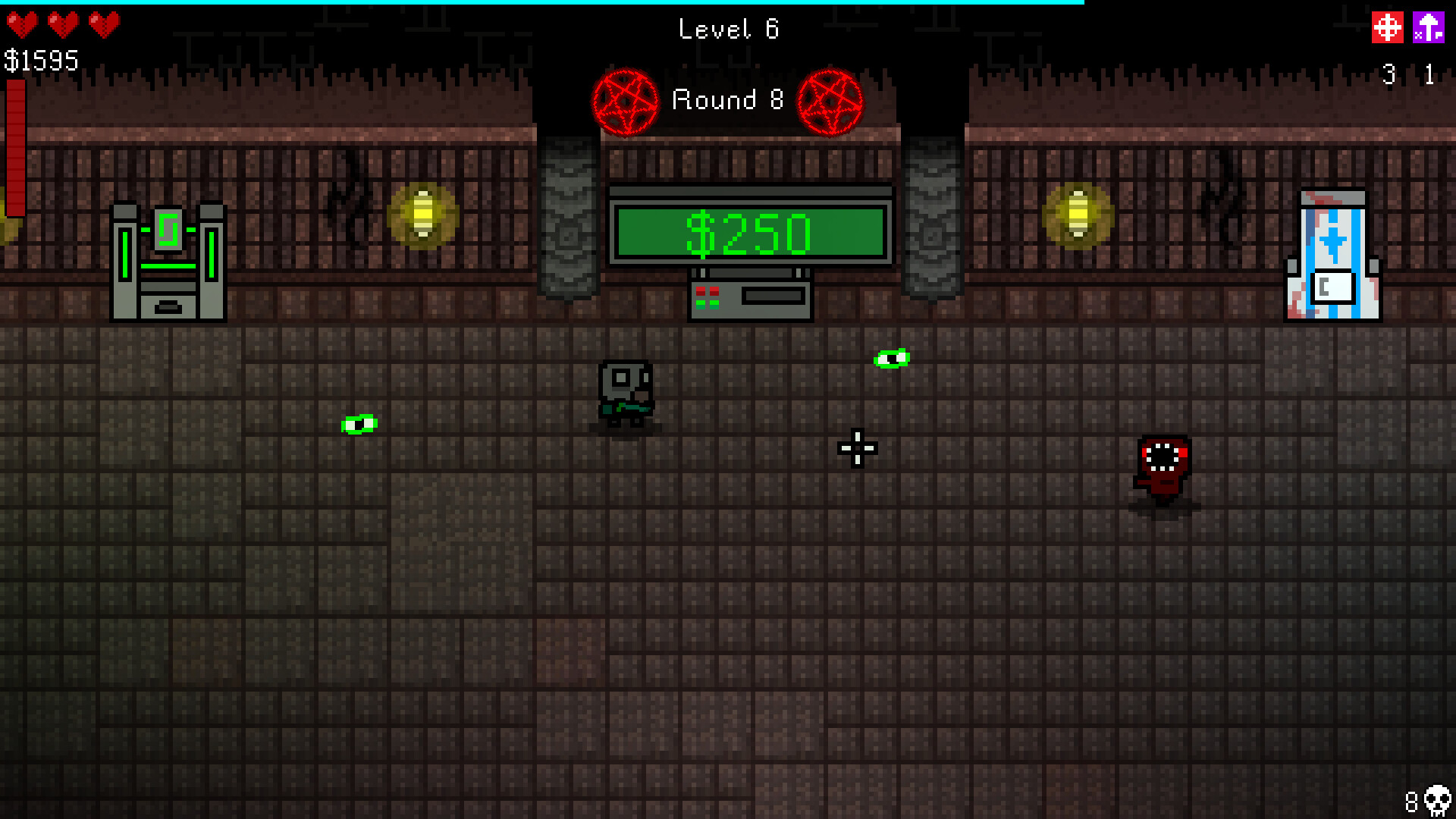Click the Round 8 label
The image size is (1456, 819).
(727, 100)
